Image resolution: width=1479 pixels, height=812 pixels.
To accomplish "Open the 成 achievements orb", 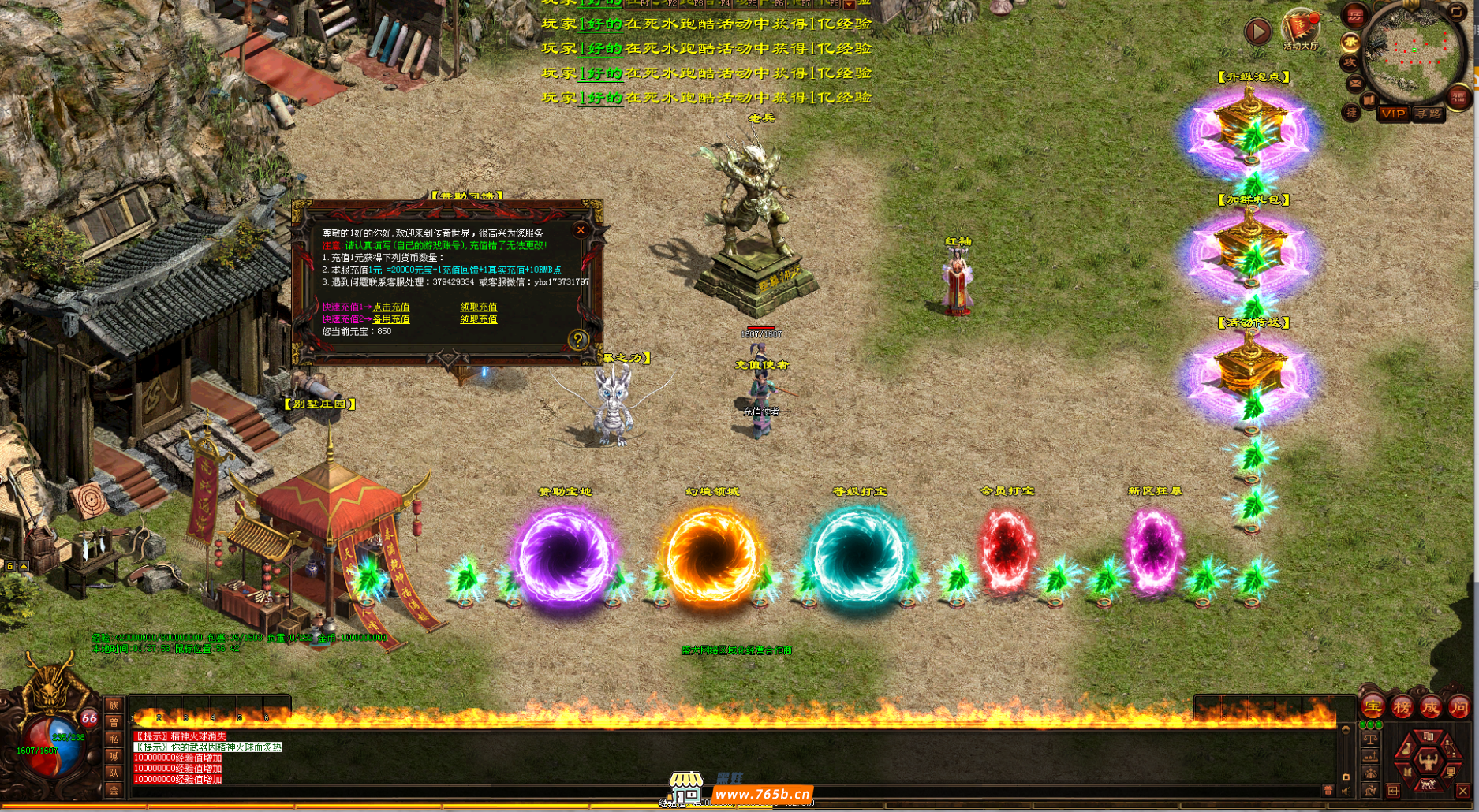I will (x=1430, y=707).
